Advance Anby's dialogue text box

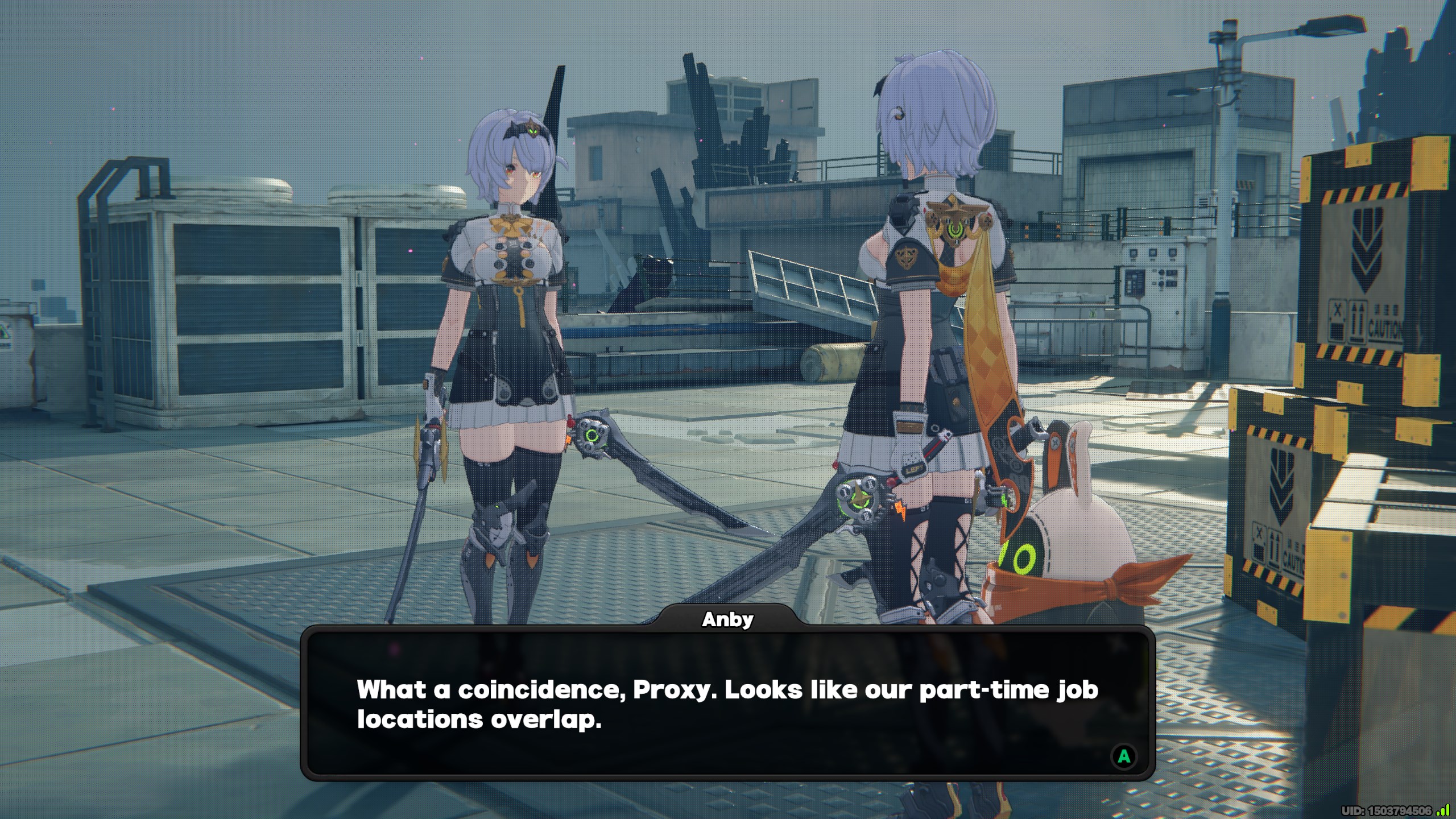point(1123,756)
